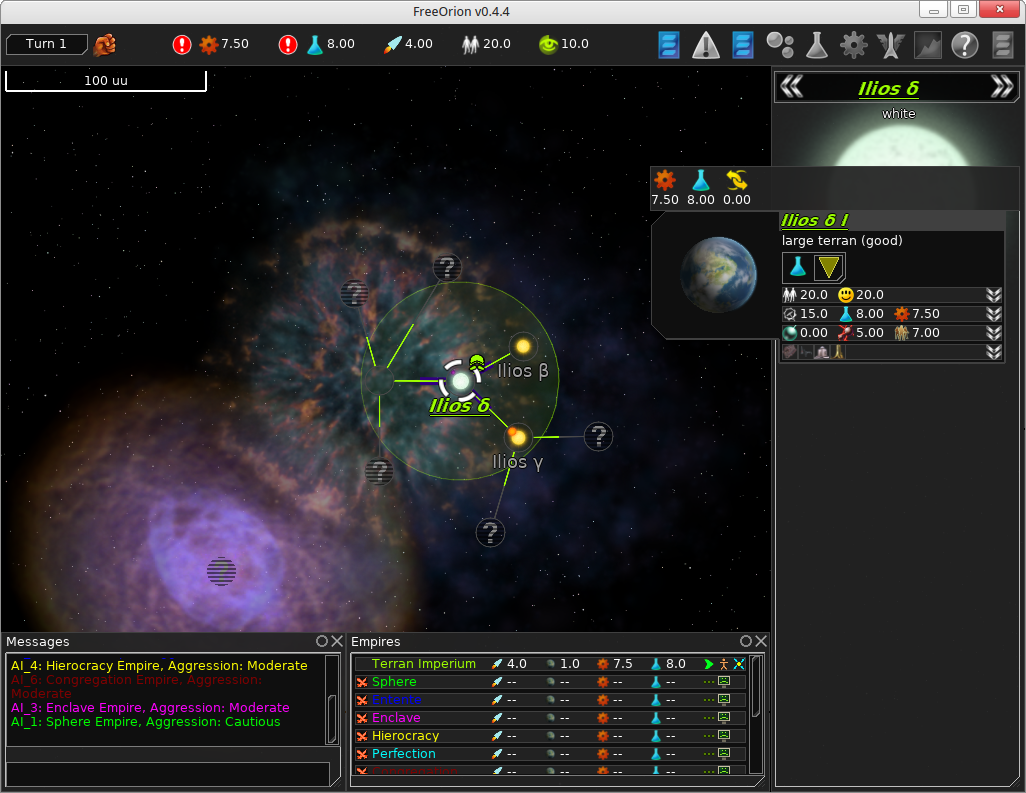The height and width of the screenshot is (793, 1026).
Task: Select the Hierocracy empire row
Action: click(x=405, y=736)
